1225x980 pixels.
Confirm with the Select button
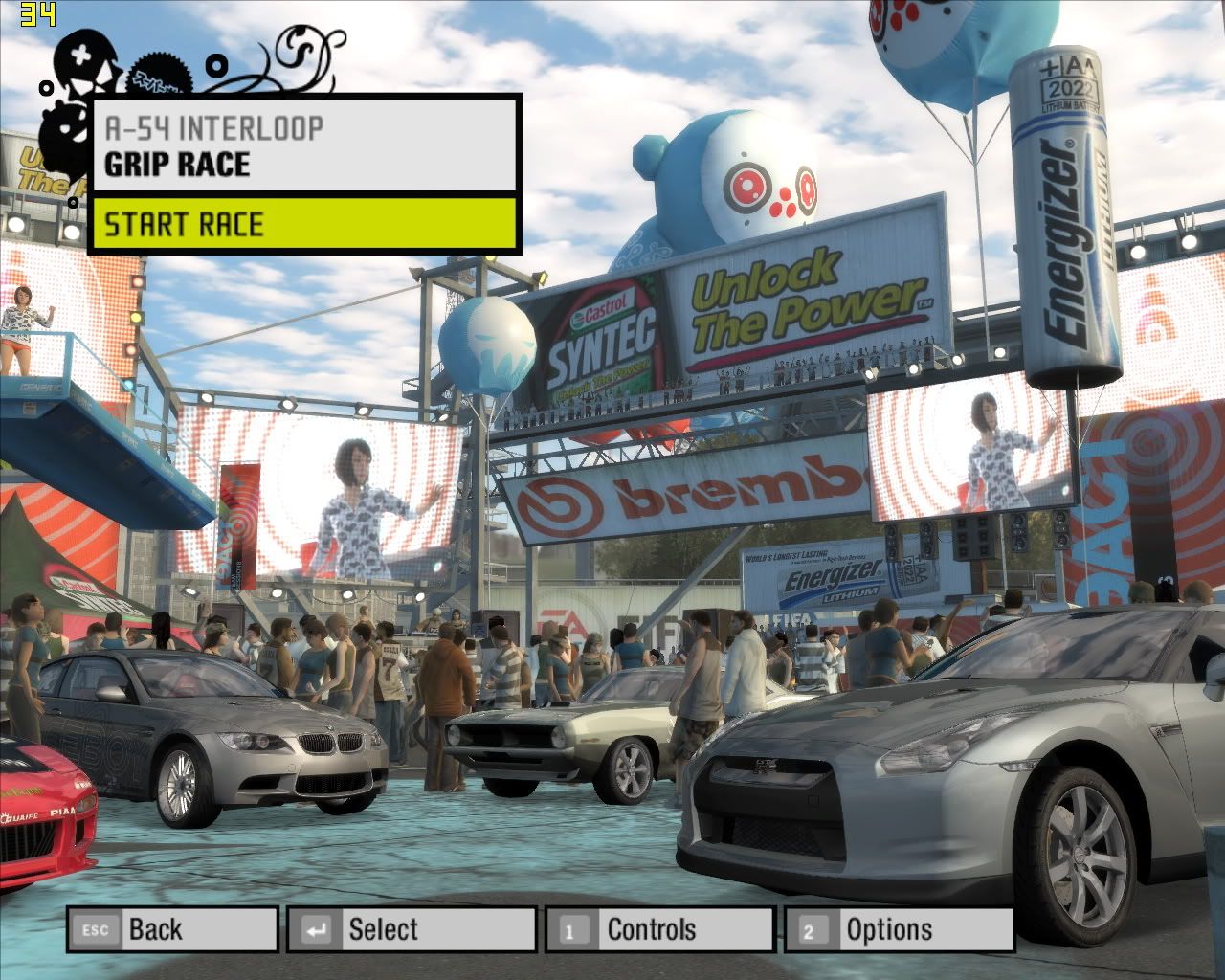[x=411, y=929]
